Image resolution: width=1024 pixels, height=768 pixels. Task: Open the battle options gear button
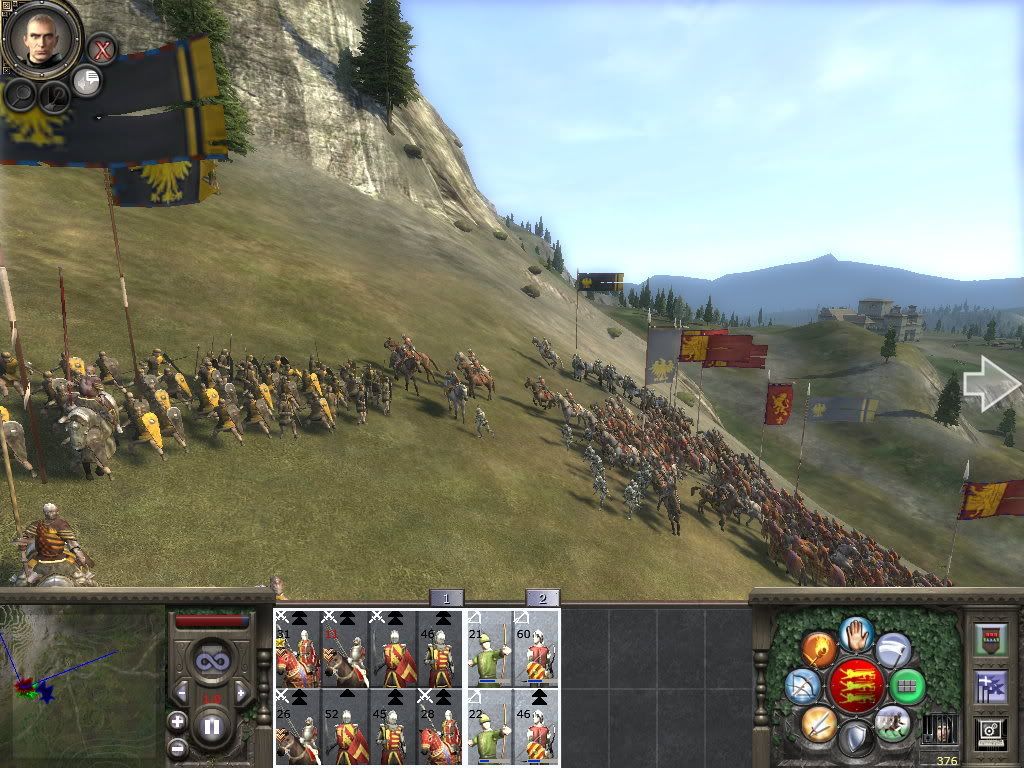click(x=990, y=732)
